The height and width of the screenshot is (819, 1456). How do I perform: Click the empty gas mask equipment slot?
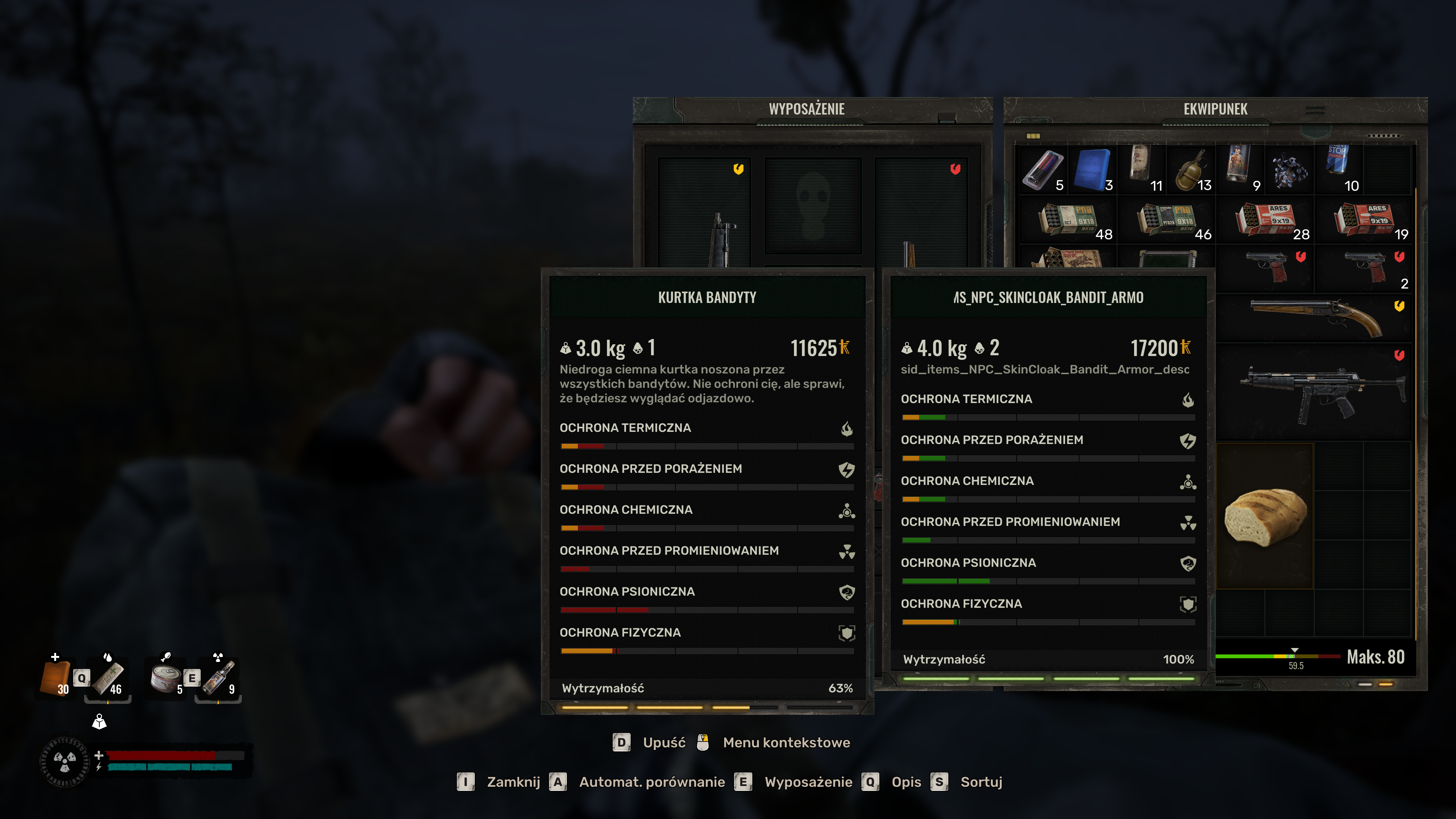click(x=813, y=206)
